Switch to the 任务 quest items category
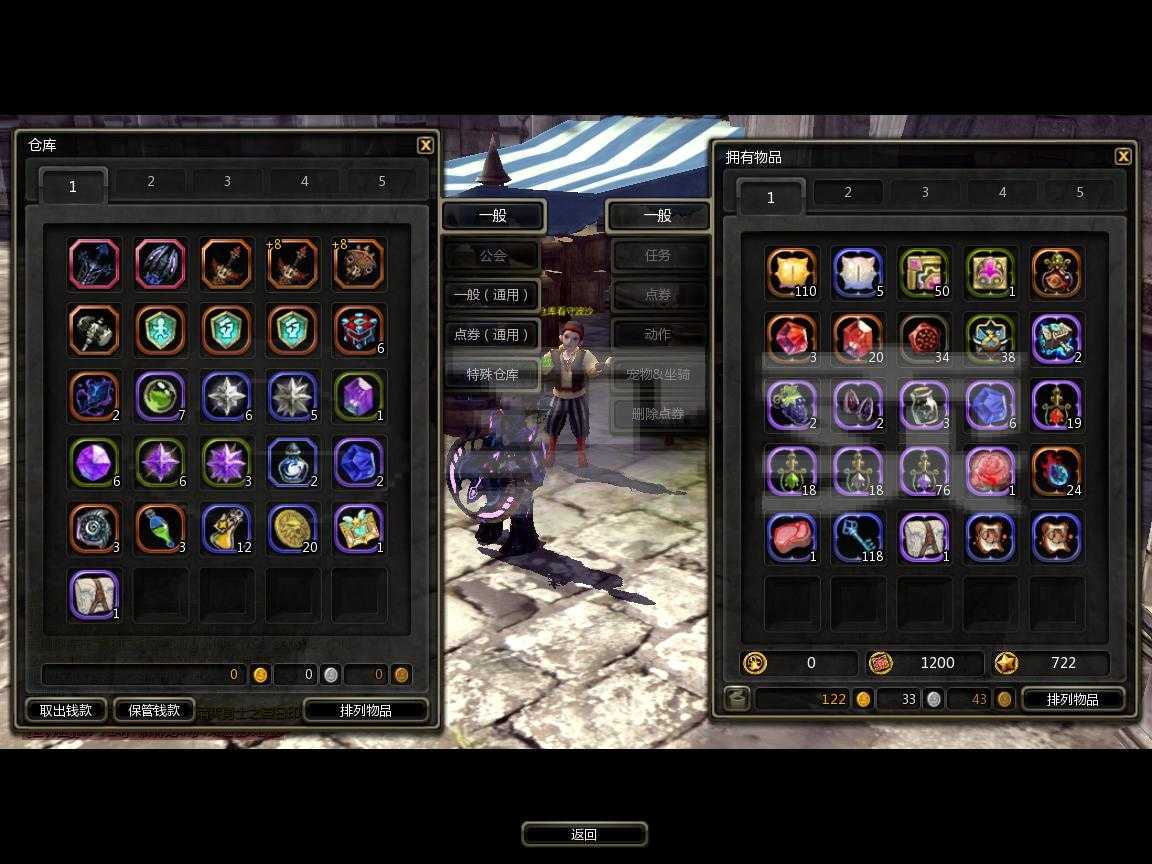The width and height of the screenshot is (1152, 864). [658, 256]
